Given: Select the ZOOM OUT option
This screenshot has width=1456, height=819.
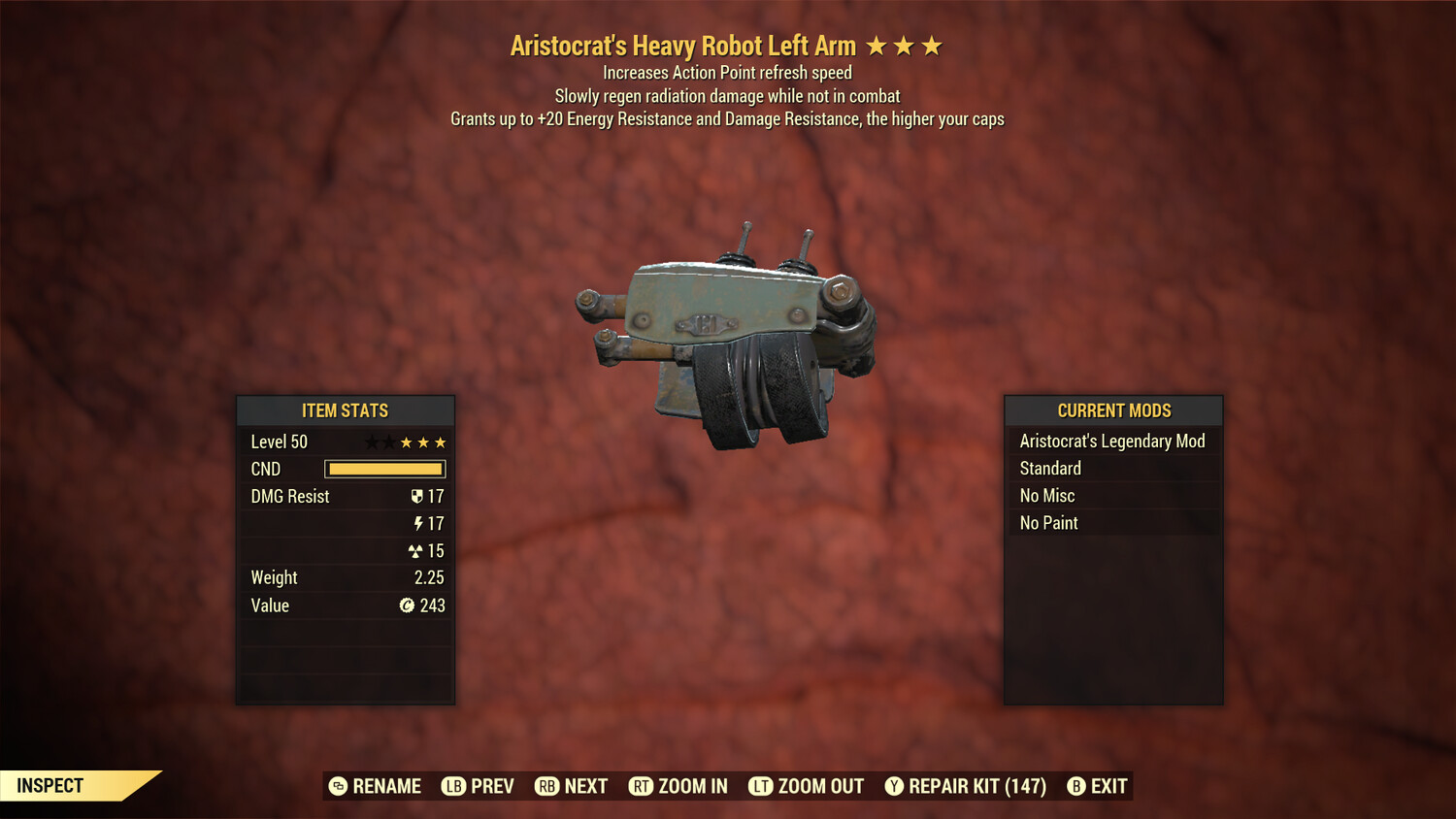Looking at the screenshot, I should coord(807,786).
